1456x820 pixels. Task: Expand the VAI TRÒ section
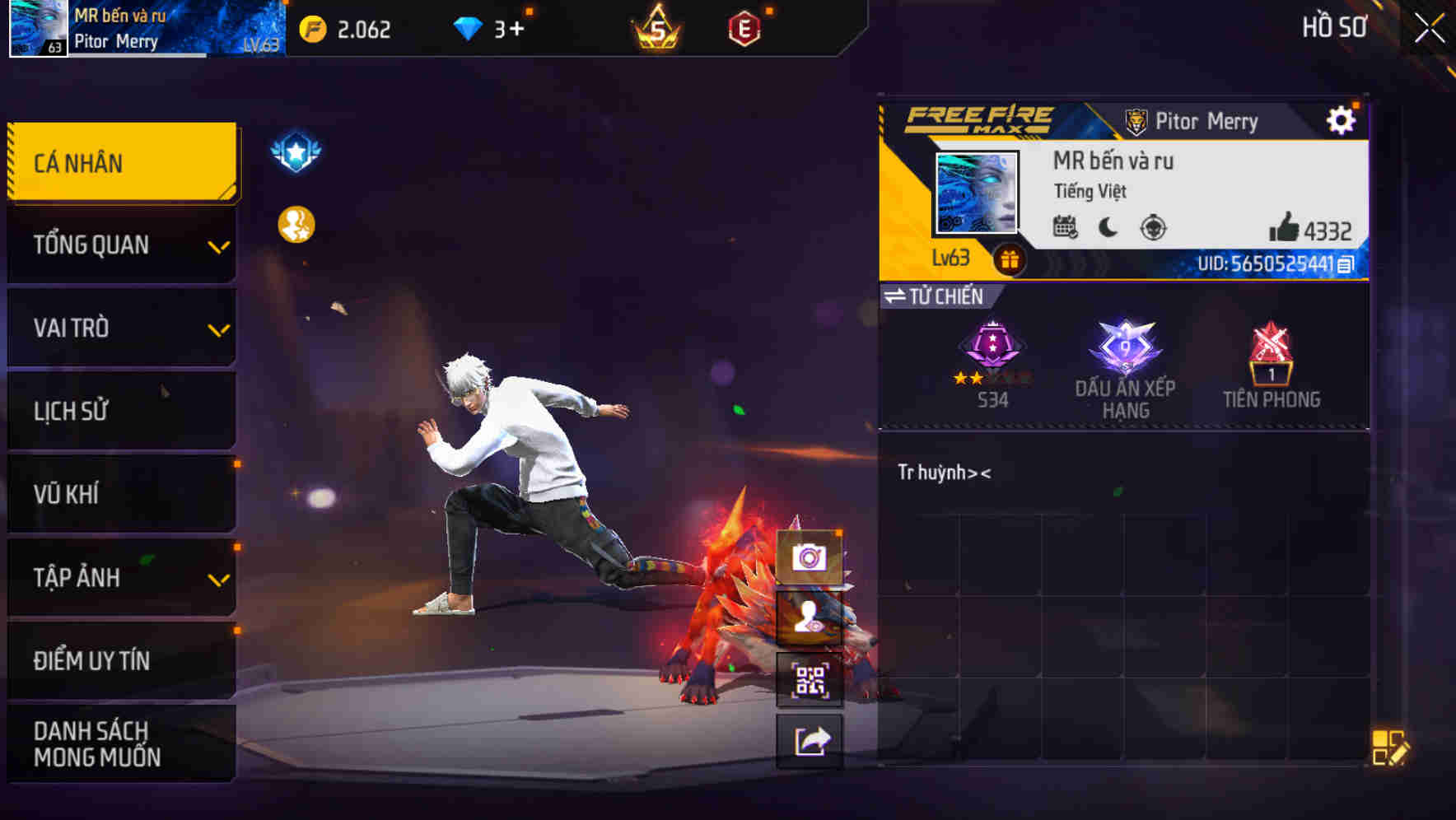121,328
